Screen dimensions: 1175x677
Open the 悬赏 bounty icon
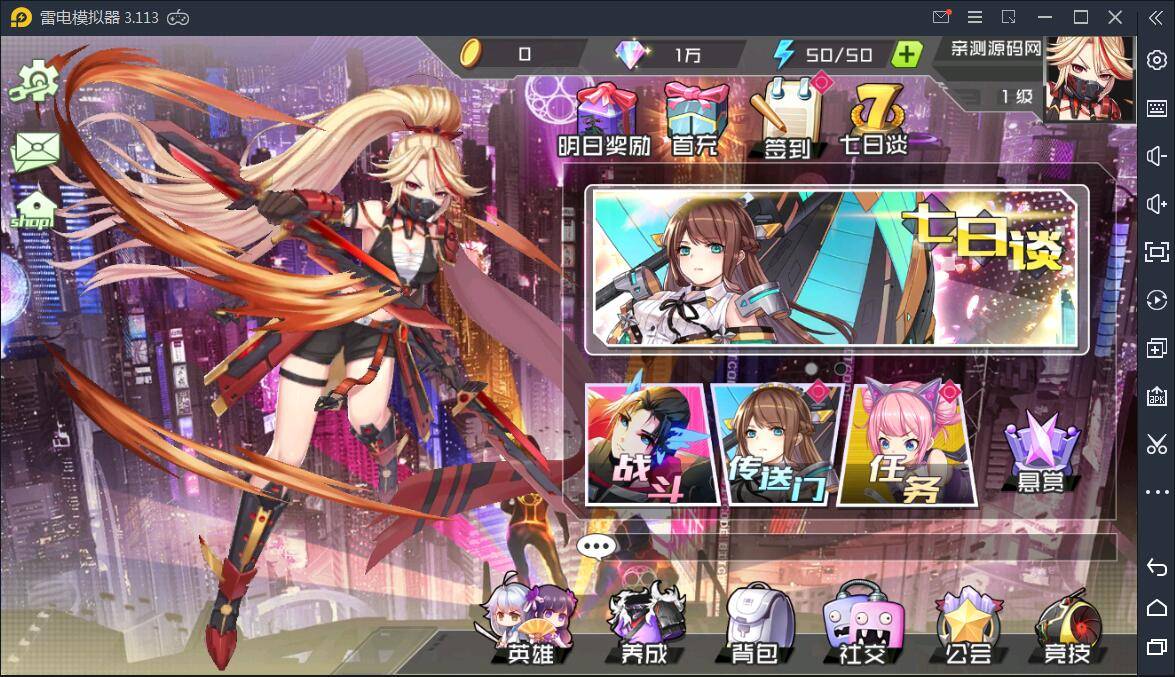click(1041, 455)
